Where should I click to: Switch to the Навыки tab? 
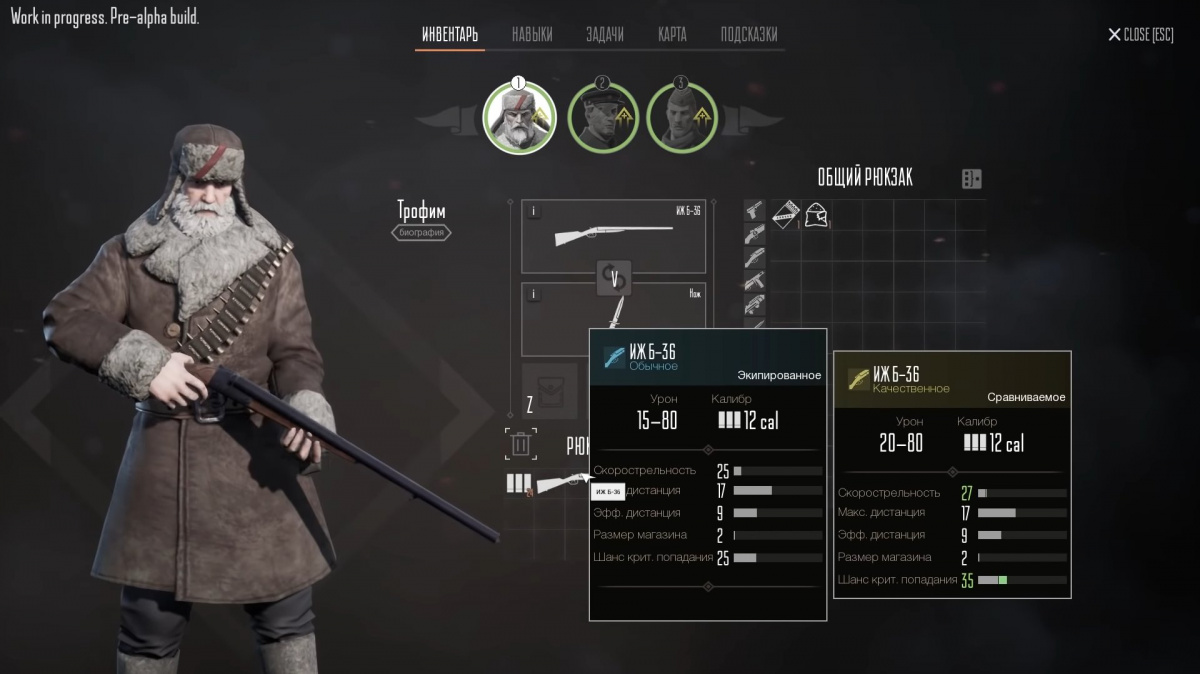(x=532, y=34)
